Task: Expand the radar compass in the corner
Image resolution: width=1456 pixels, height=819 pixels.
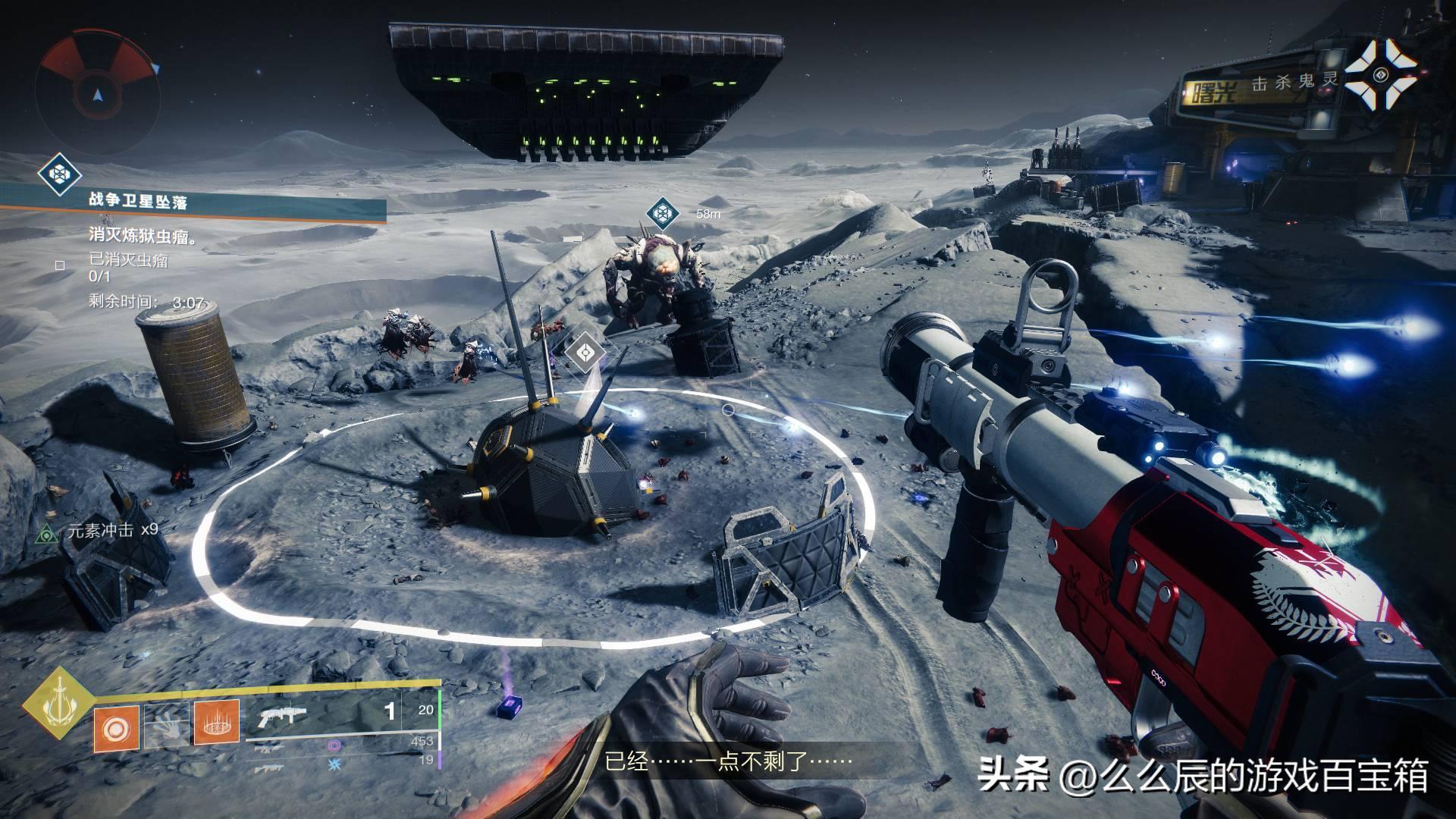Action: (99, 91)
